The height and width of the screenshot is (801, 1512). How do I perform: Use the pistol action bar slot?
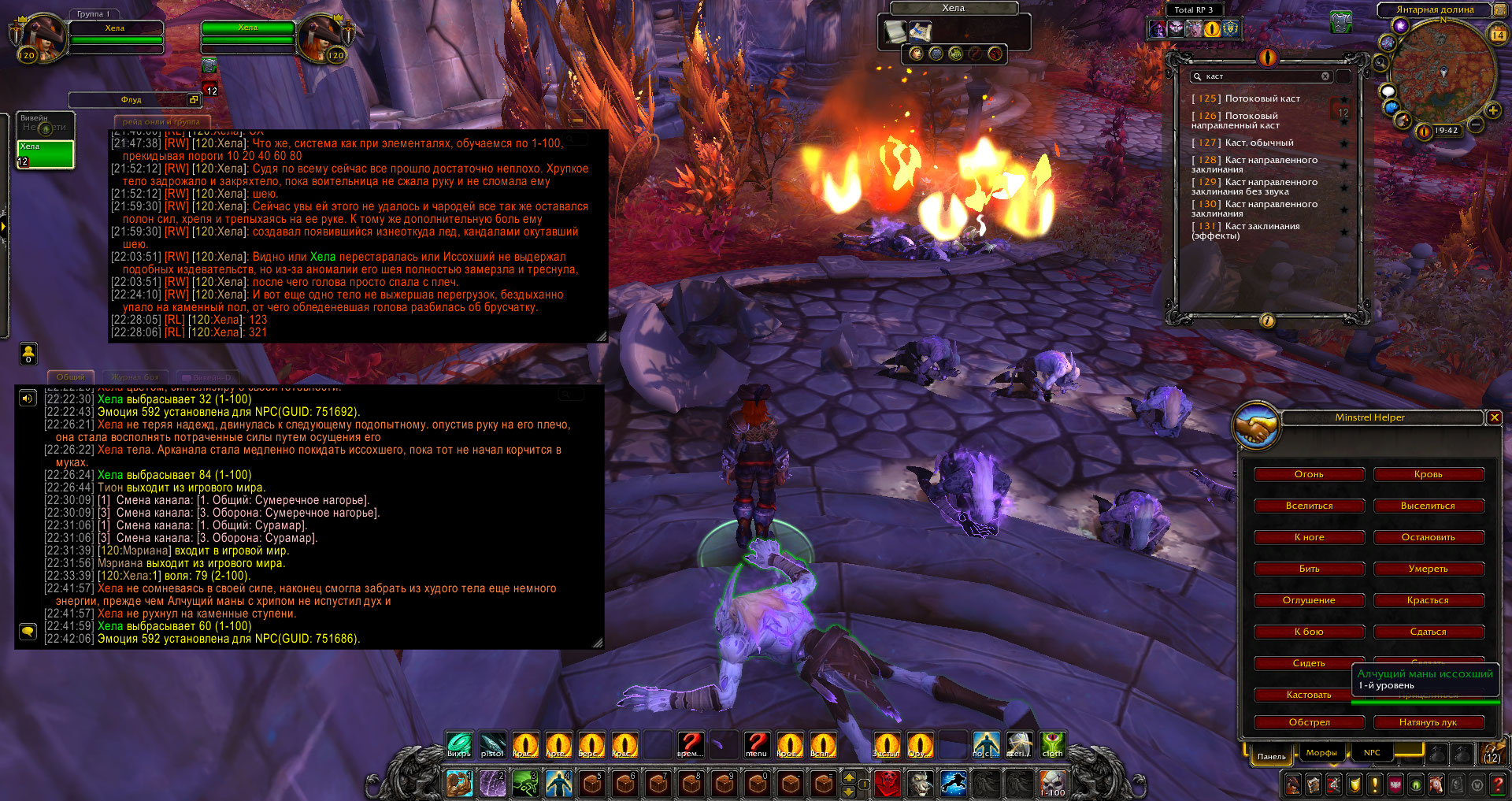pyautogui.click(x=492, y=744)
